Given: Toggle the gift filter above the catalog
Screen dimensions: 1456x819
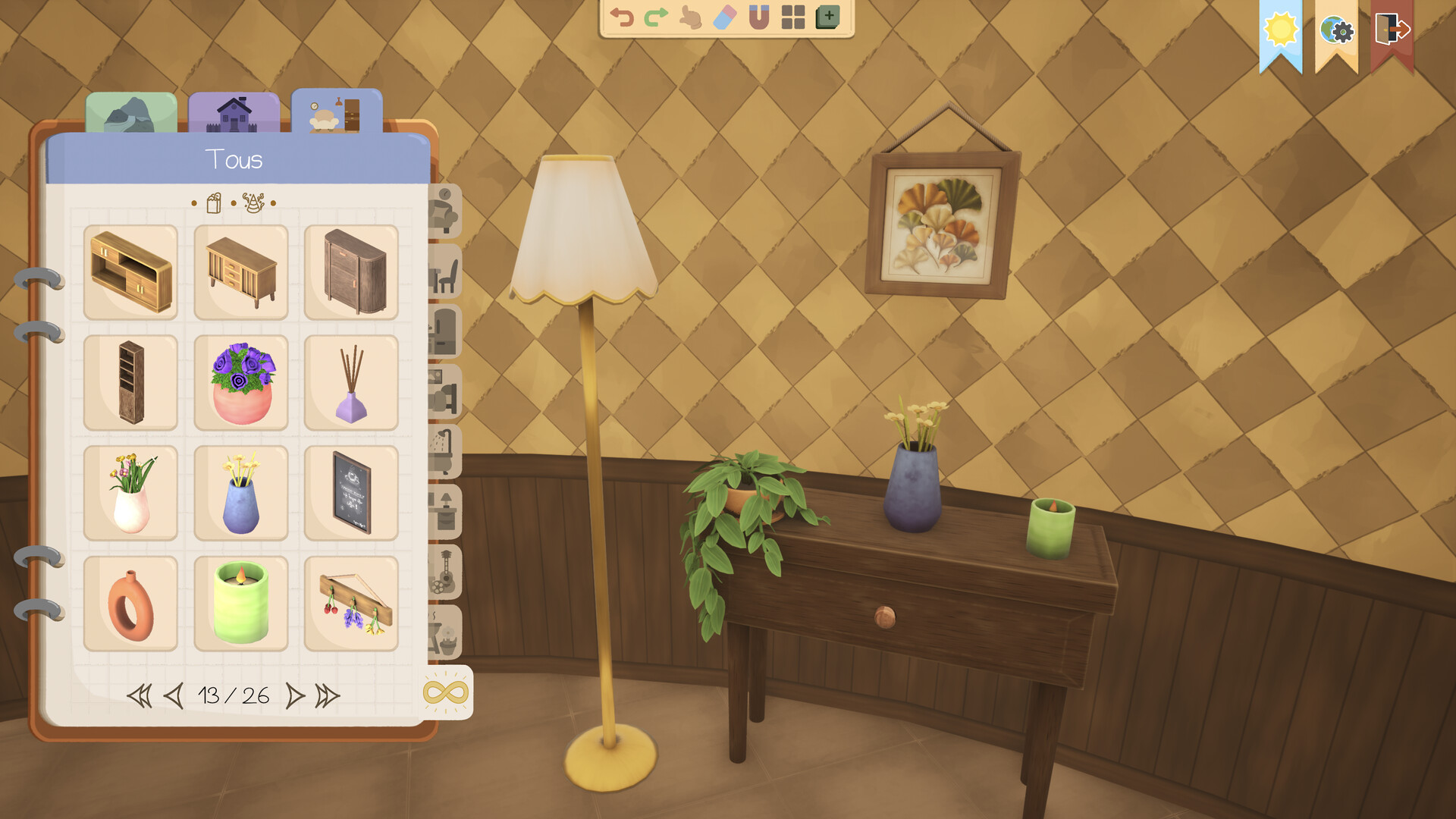Looking at the screenshot, I should click(215, 203).
